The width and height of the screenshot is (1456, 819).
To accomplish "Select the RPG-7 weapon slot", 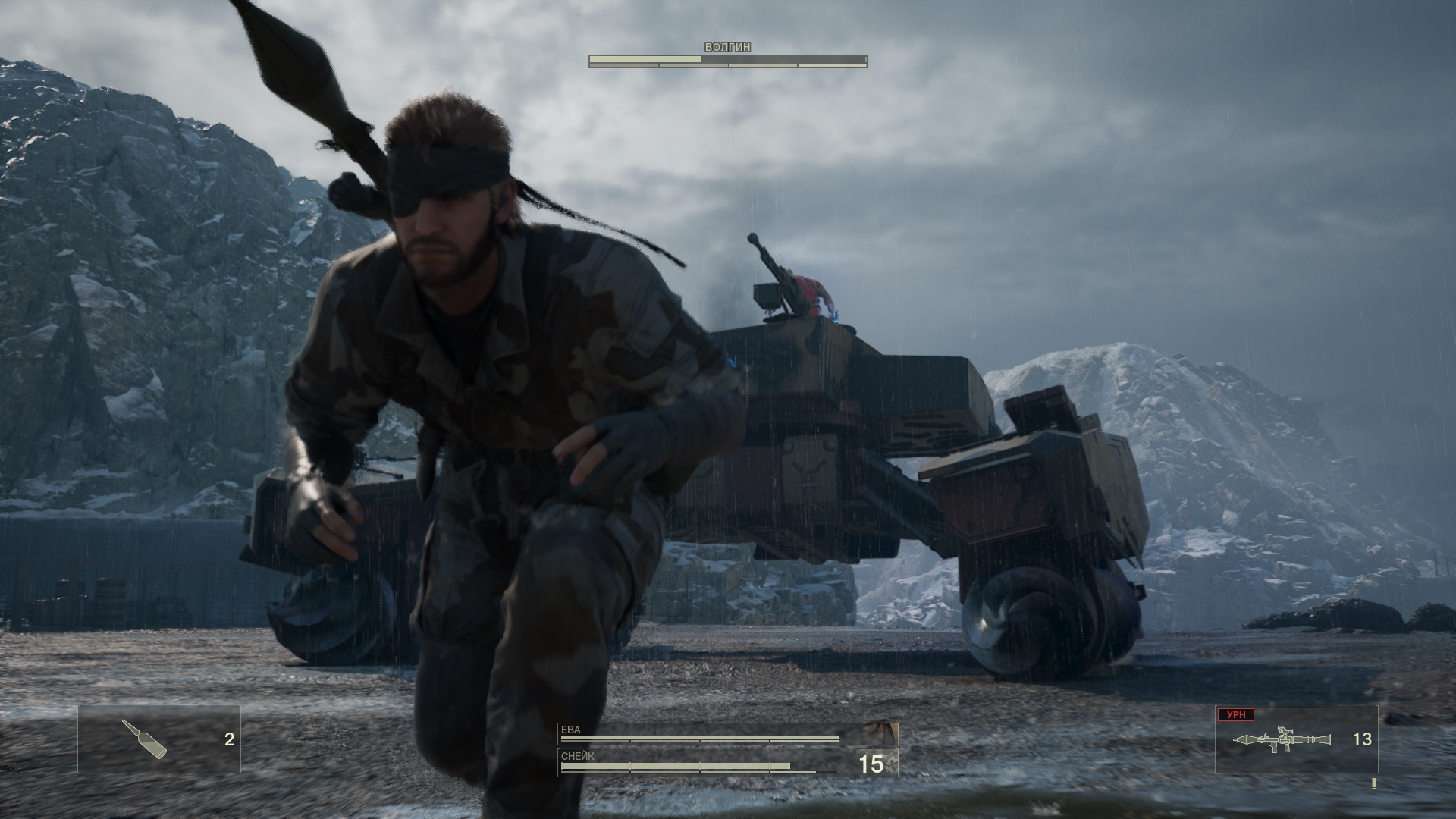I will (1296, 739).
